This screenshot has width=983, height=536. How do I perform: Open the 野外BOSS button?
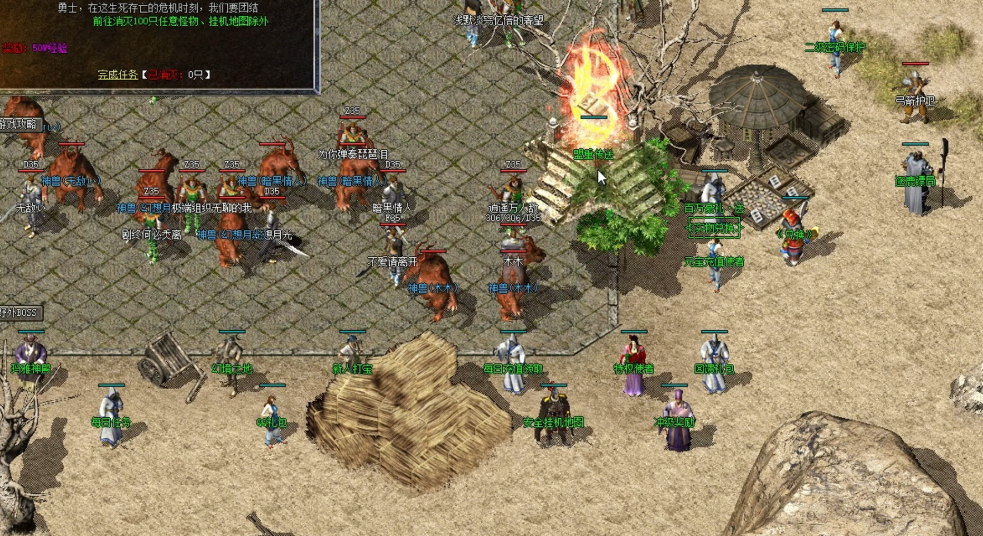coord(20,313)
